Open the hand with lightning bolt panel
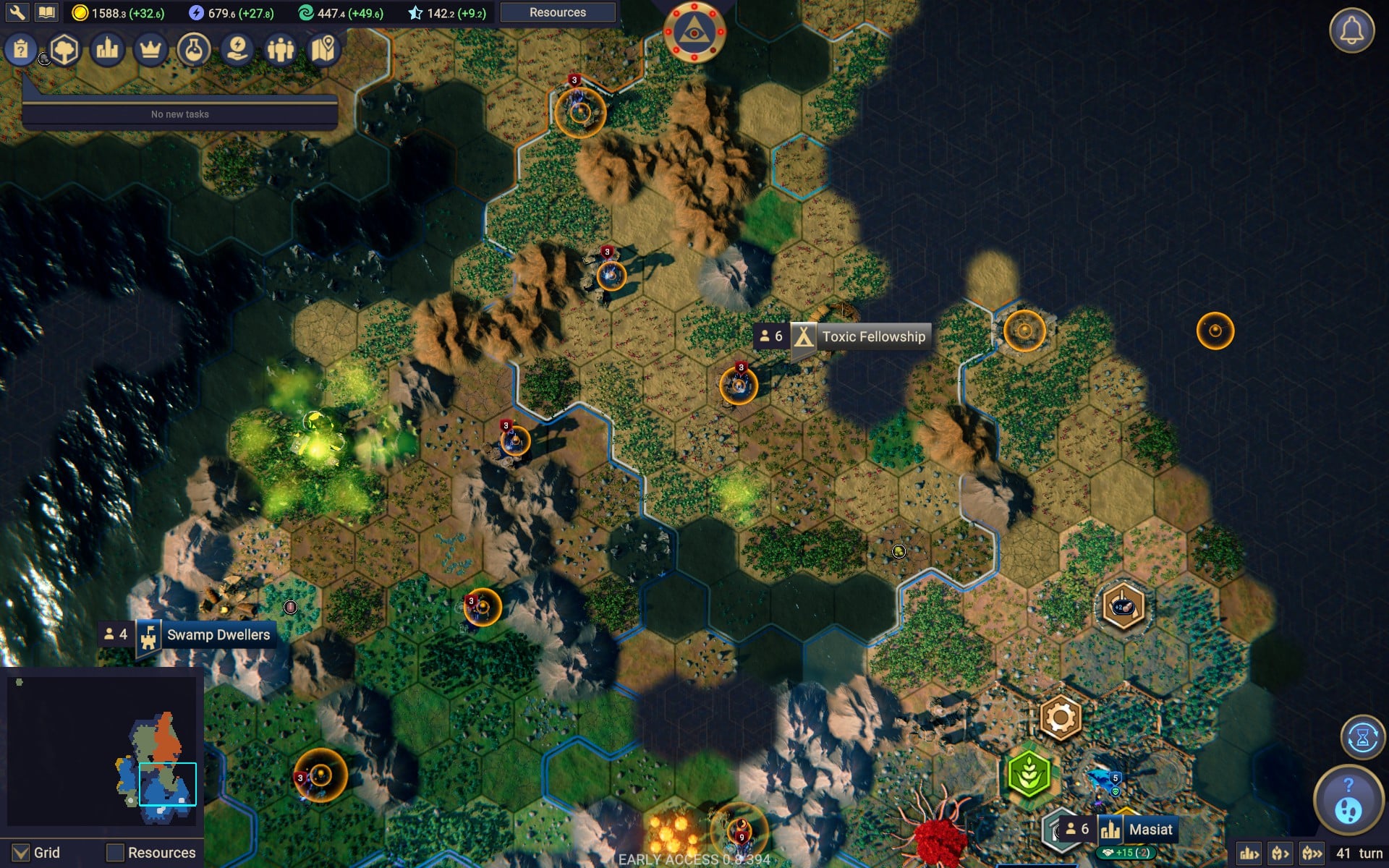Screen dimensions: 1389x868 pyautogui.click(x=237, y=50)
